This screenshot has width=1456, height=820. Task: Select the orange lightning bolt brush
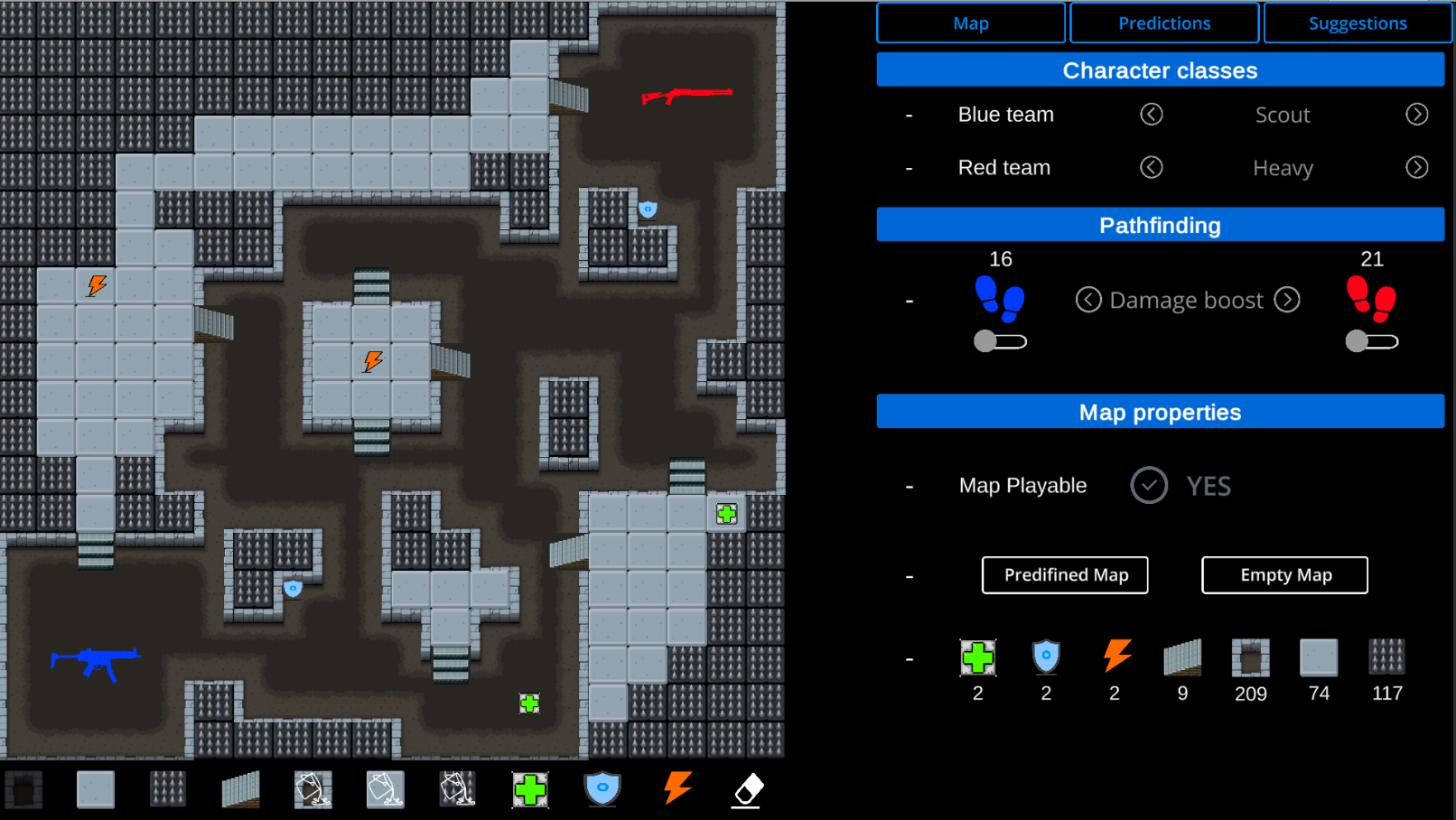[x=677, y=787]
